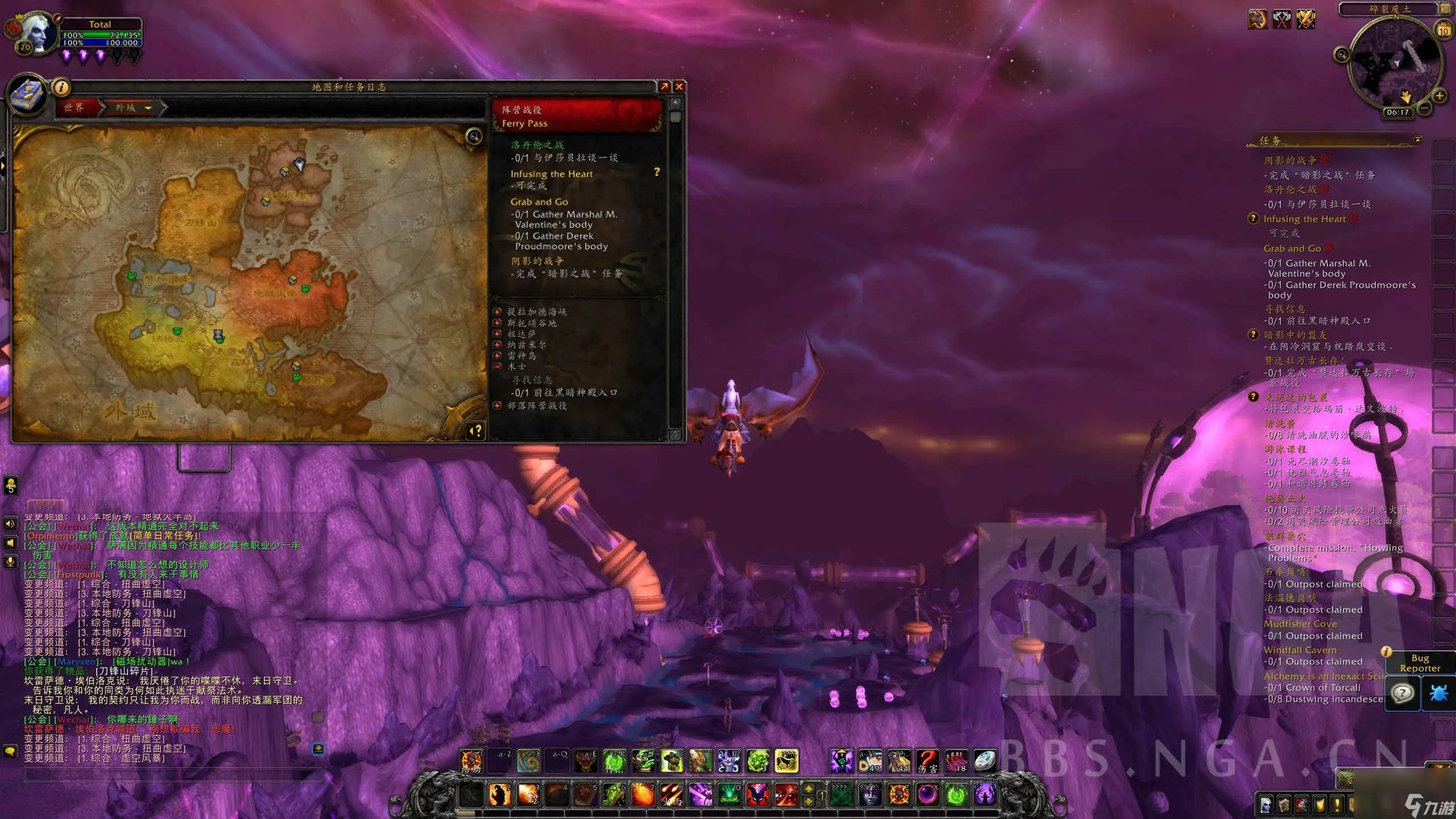Select the Infusing the Heart quest entry

pyautogui.click(x=551, y=174)
